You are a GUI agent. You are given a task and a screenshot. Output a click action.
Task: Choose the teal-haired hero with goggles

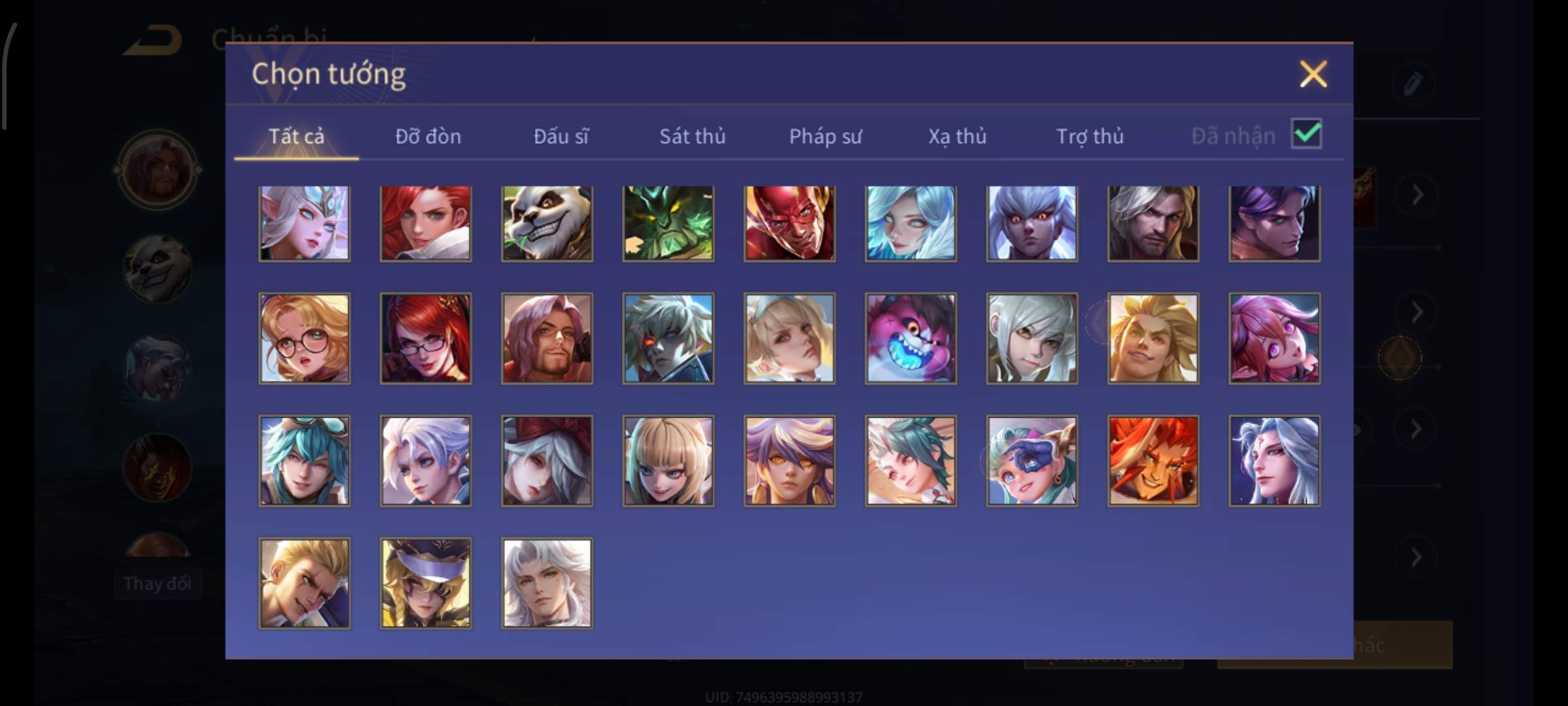[304, 461]
